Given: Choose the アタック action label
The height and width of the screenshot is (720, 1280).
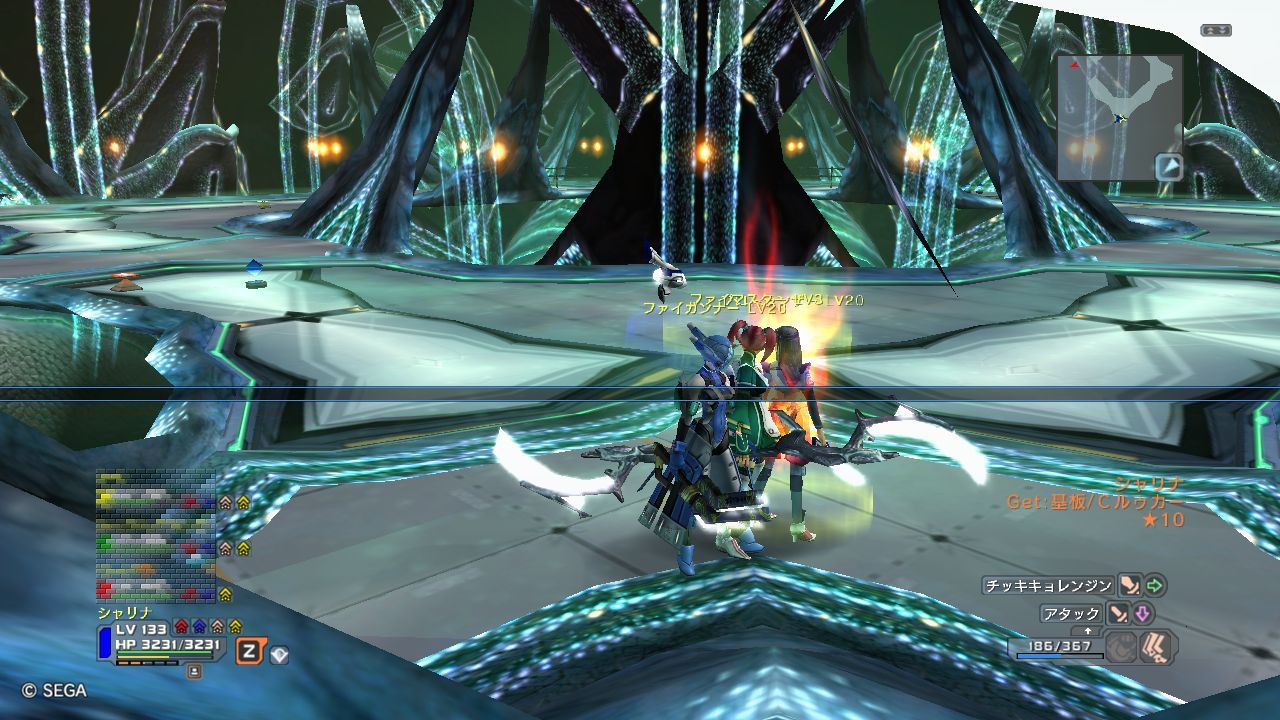Looking at the screenshot, I should click(x=1071, y=614).
